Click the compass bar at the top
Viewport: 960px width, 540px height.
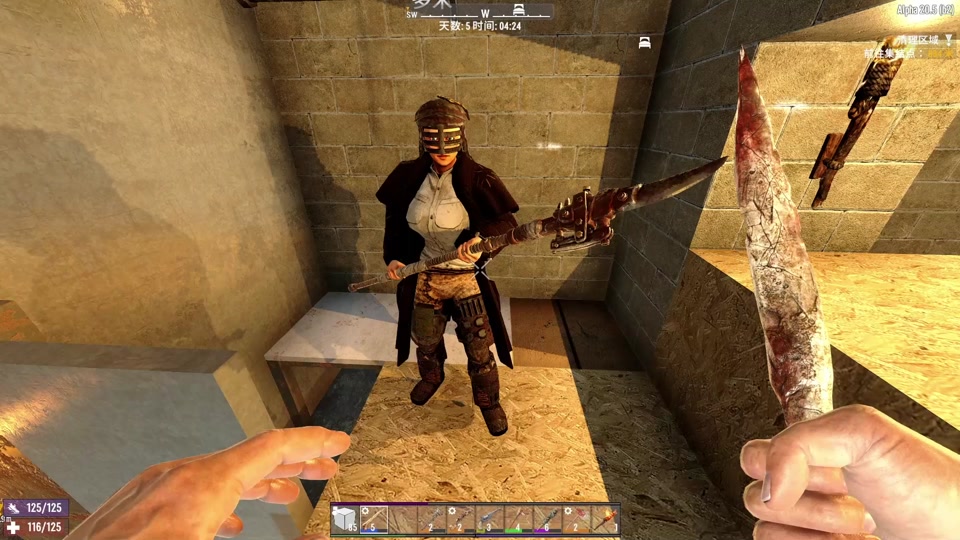480,12
